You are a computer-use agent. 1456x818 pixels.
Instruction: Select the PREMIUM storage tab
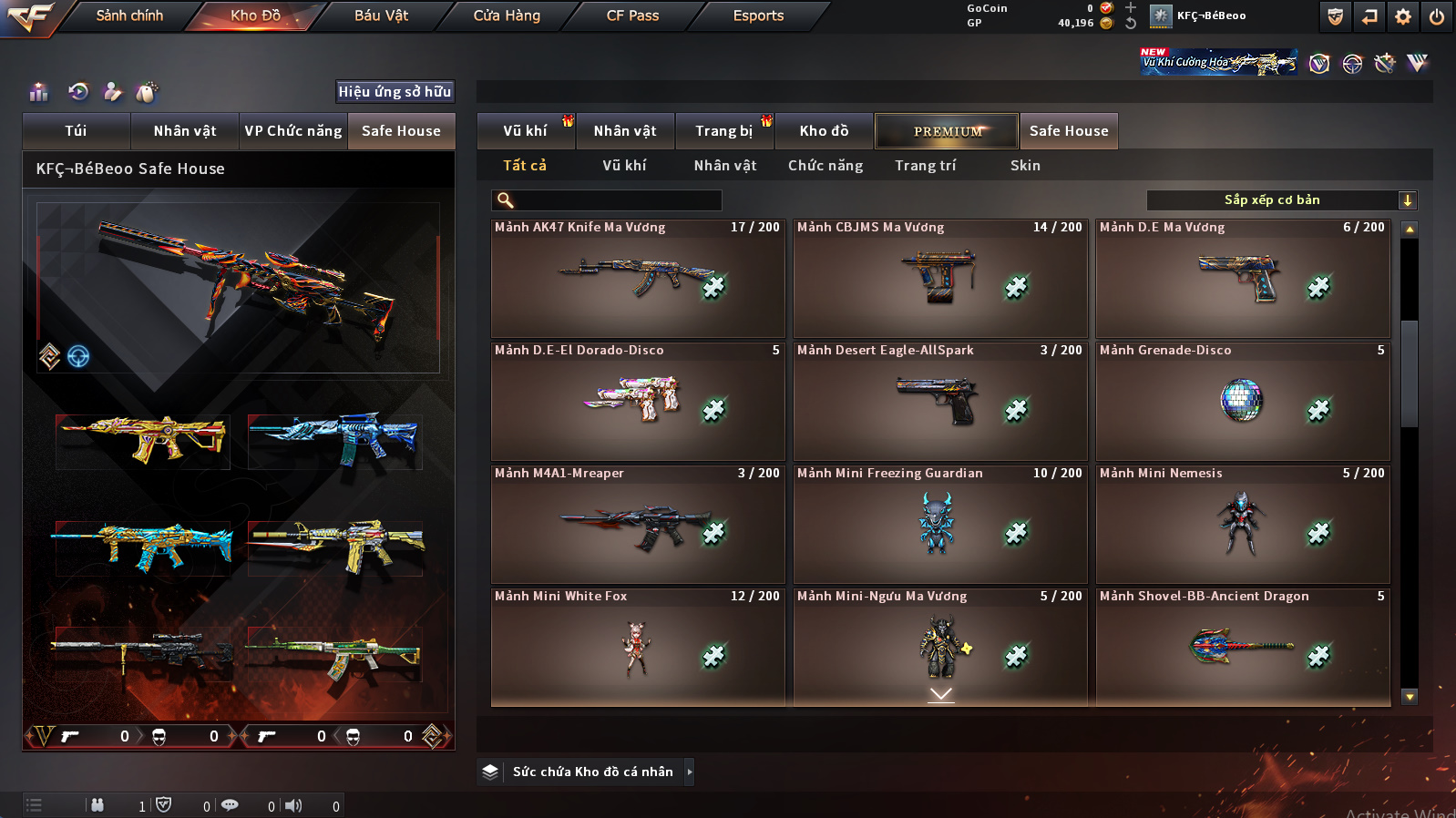click(x=947, y=131)
